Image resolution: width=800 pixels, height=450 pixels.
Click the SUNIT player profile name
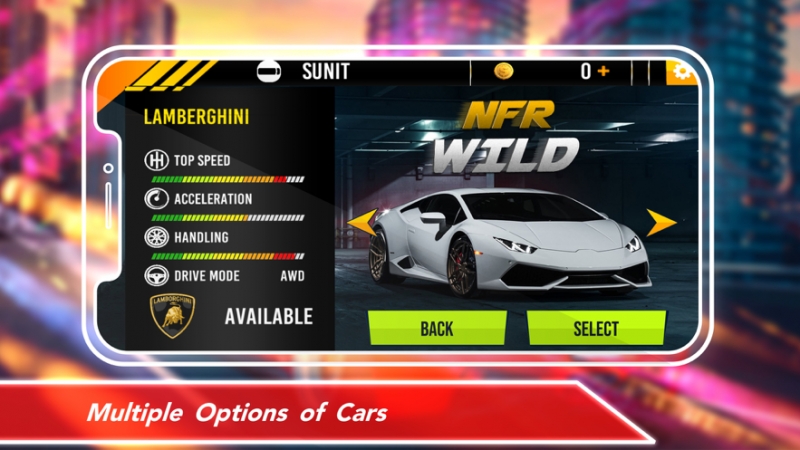click(326, 72)
